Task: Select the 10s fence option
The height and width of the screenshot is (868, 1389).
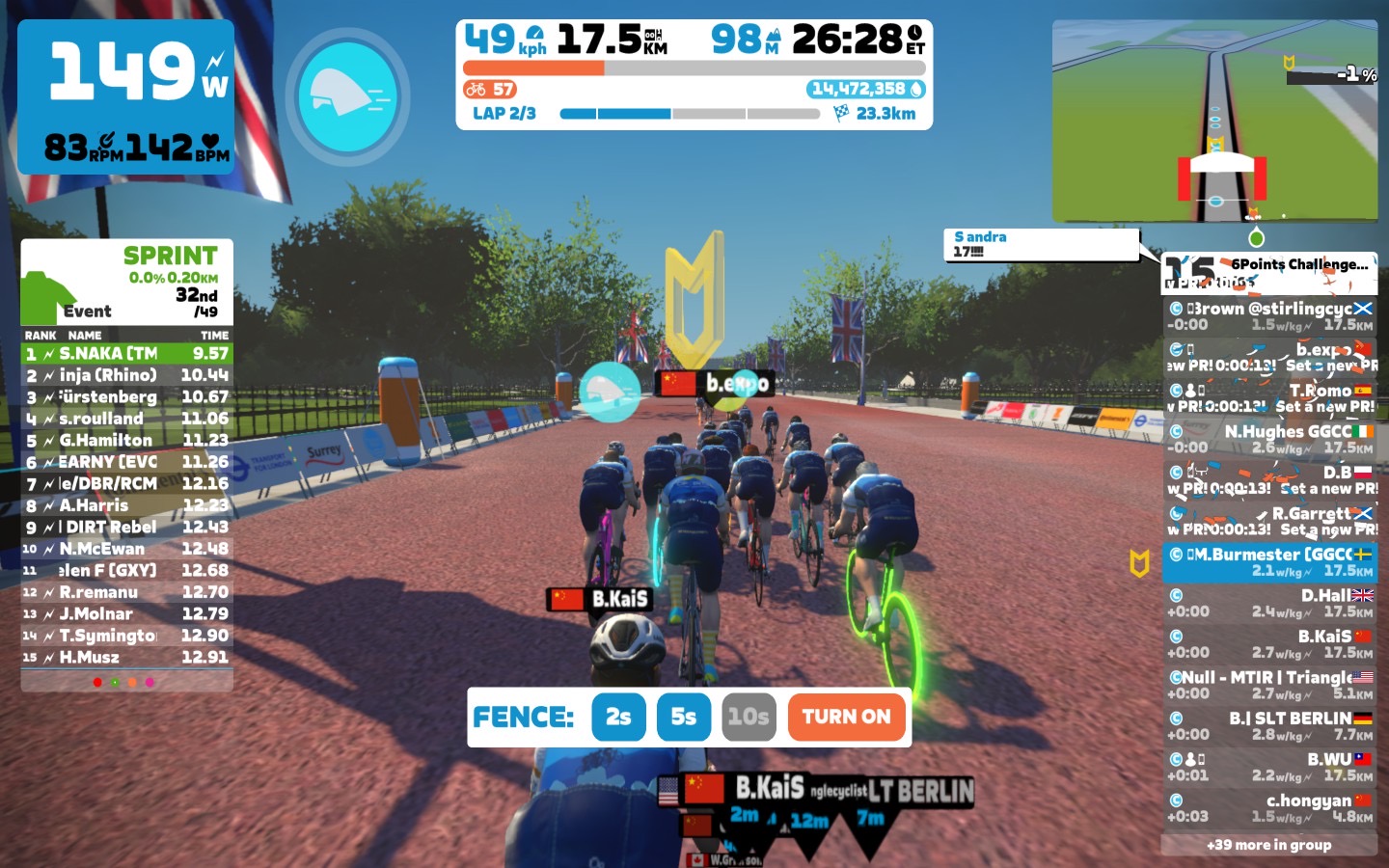Action: [749, 718]
